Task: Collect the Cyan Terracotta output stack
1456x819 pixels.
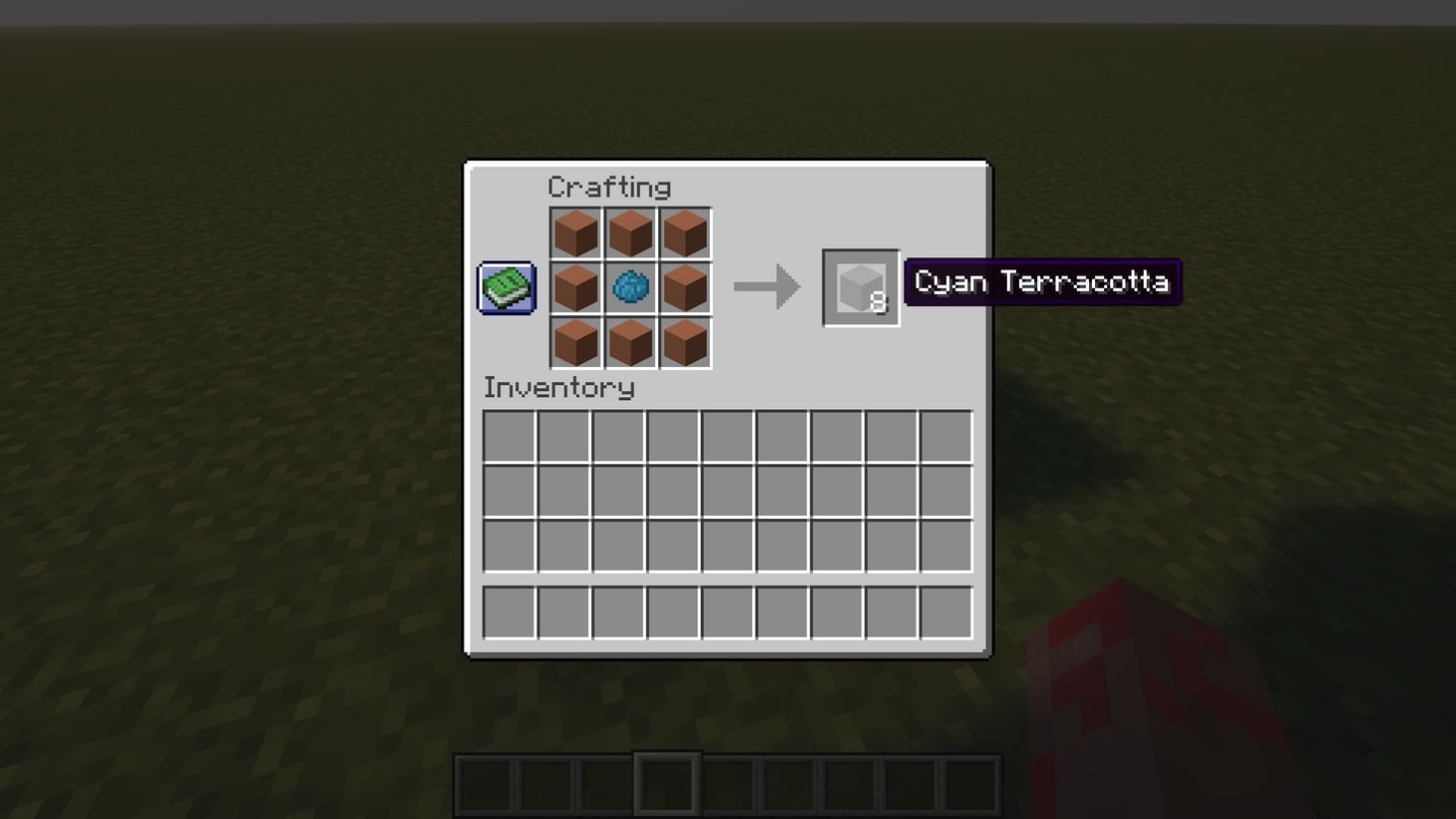Action: 860,289
